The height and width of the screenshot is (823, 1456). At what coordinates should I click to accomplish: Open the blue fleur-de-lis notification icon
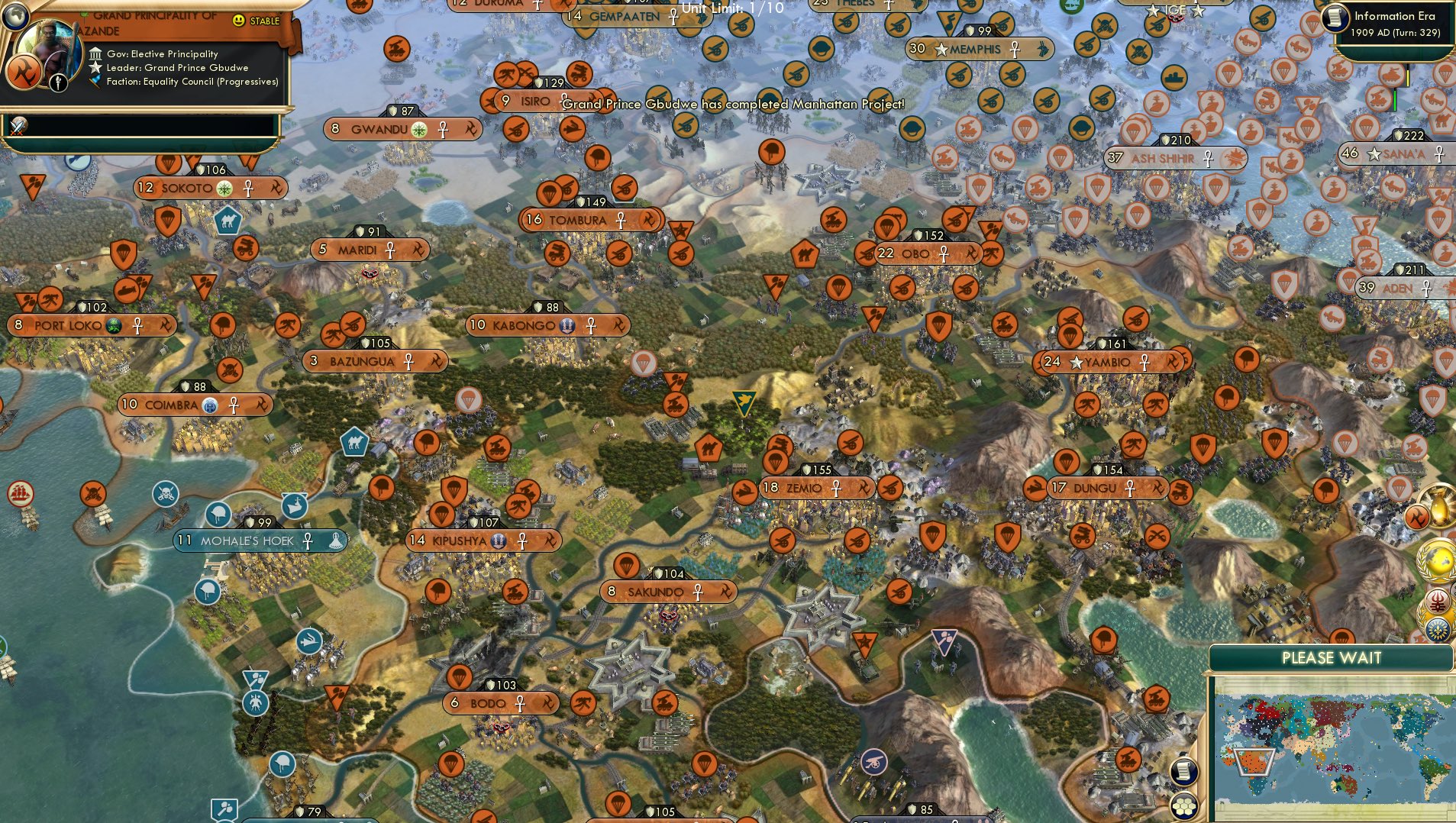[x=1438, y=629]
